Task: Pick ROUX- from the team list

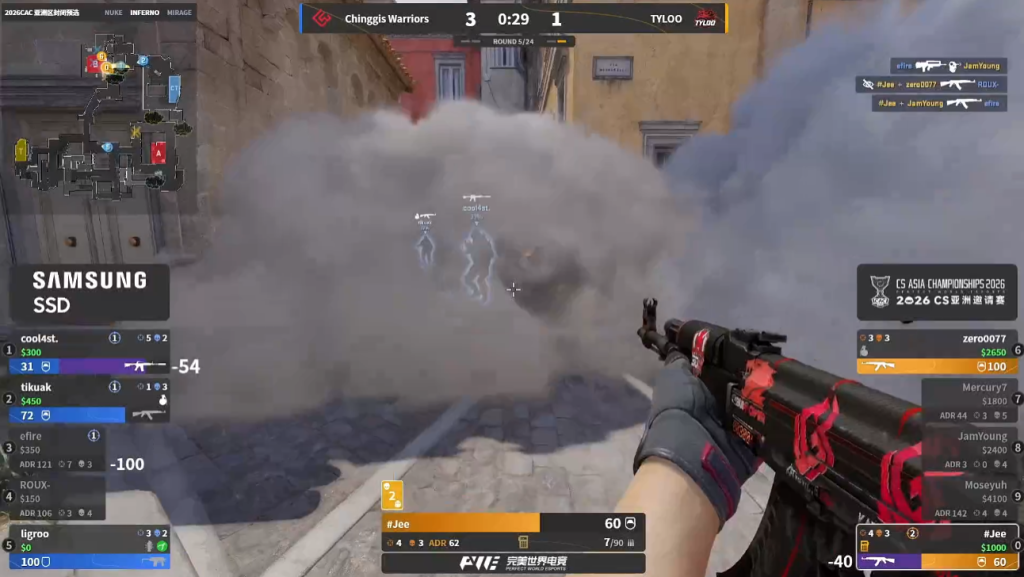Action: (55, 497)
